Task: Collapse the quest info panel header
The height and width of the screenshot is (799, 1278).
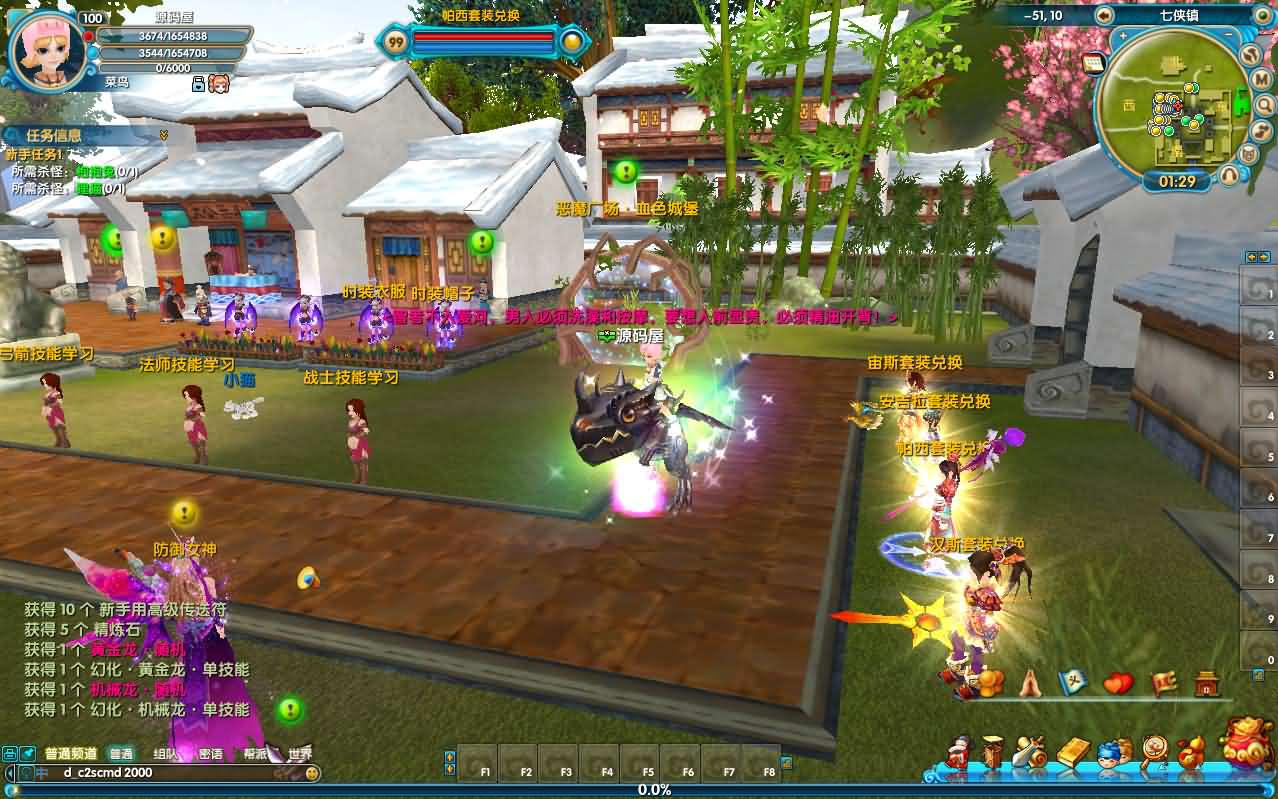Action: tap(163, 135)
